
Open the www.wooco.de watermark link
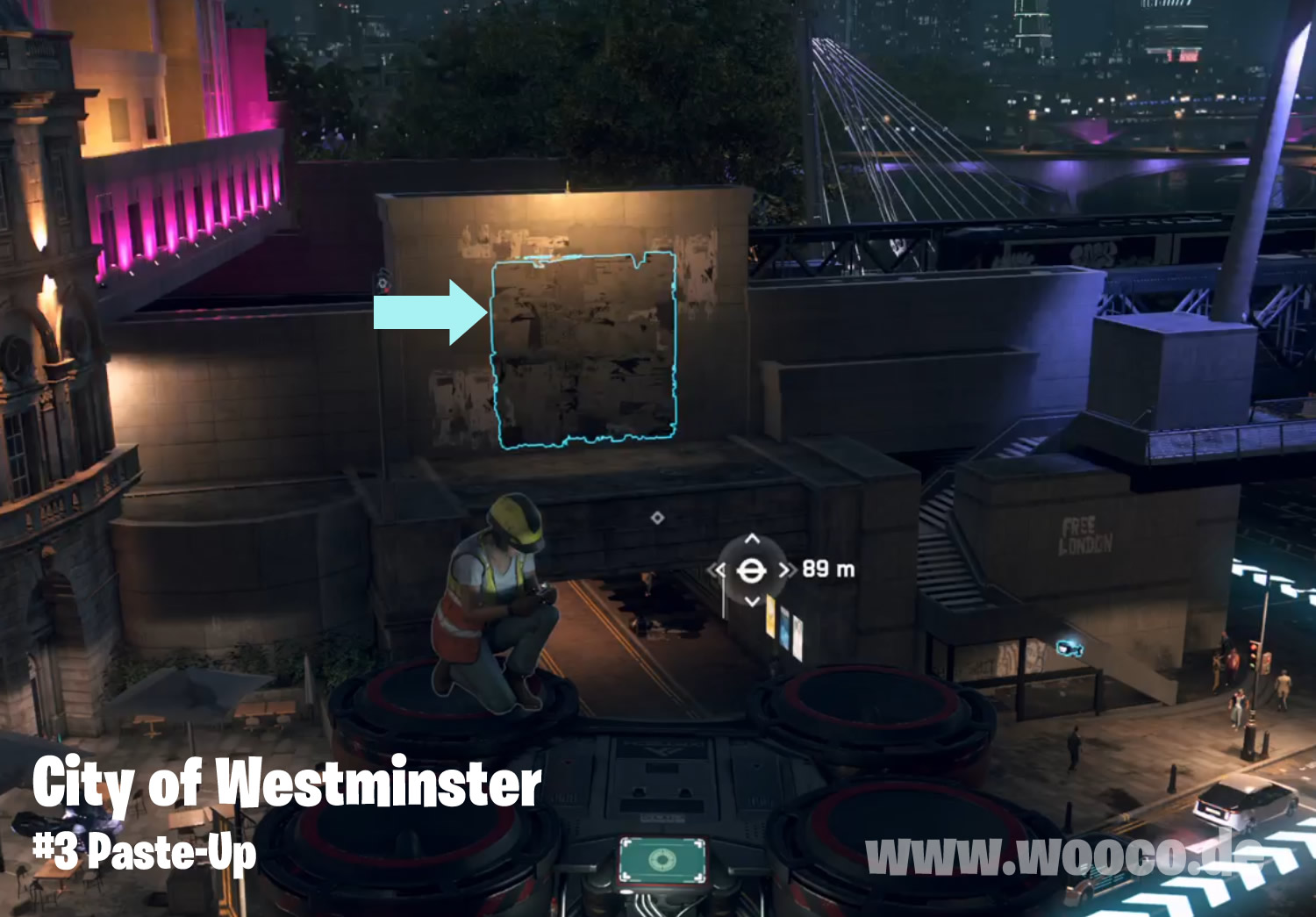click(x=1063, y=856)
